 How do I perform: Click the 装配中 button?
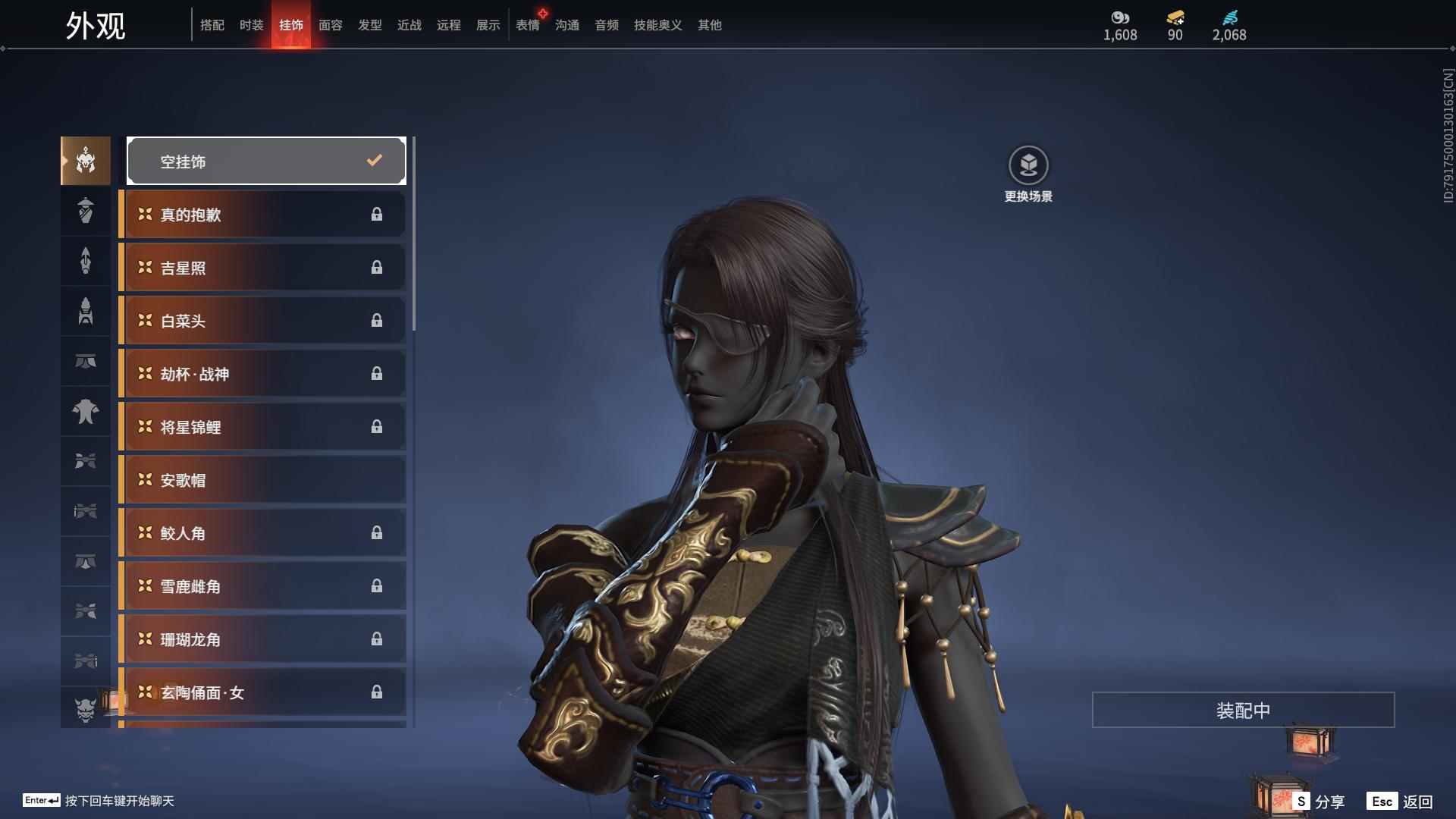pos(1243,710)
